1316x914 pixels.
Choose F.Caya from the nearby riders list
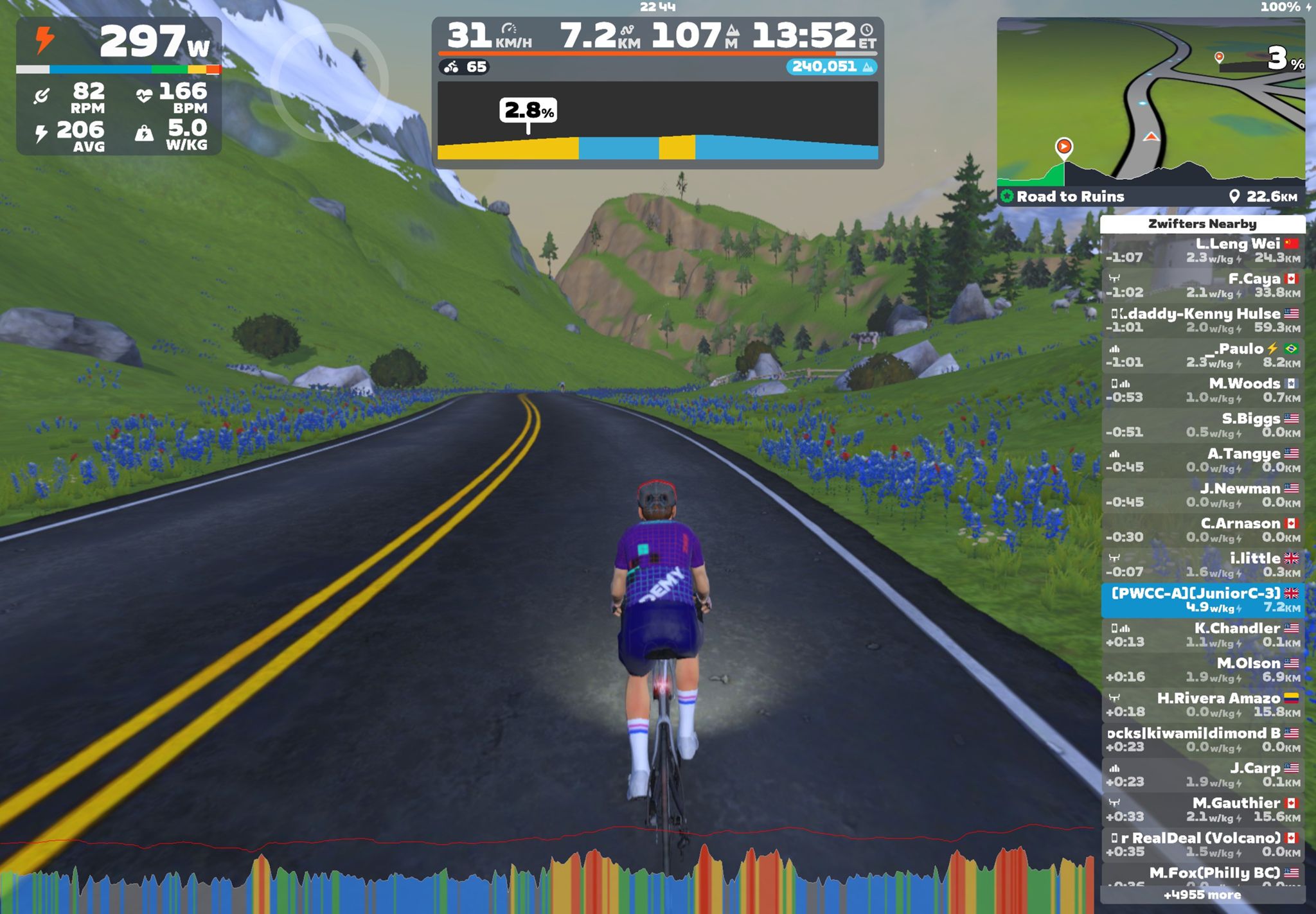click(1203, 286)
